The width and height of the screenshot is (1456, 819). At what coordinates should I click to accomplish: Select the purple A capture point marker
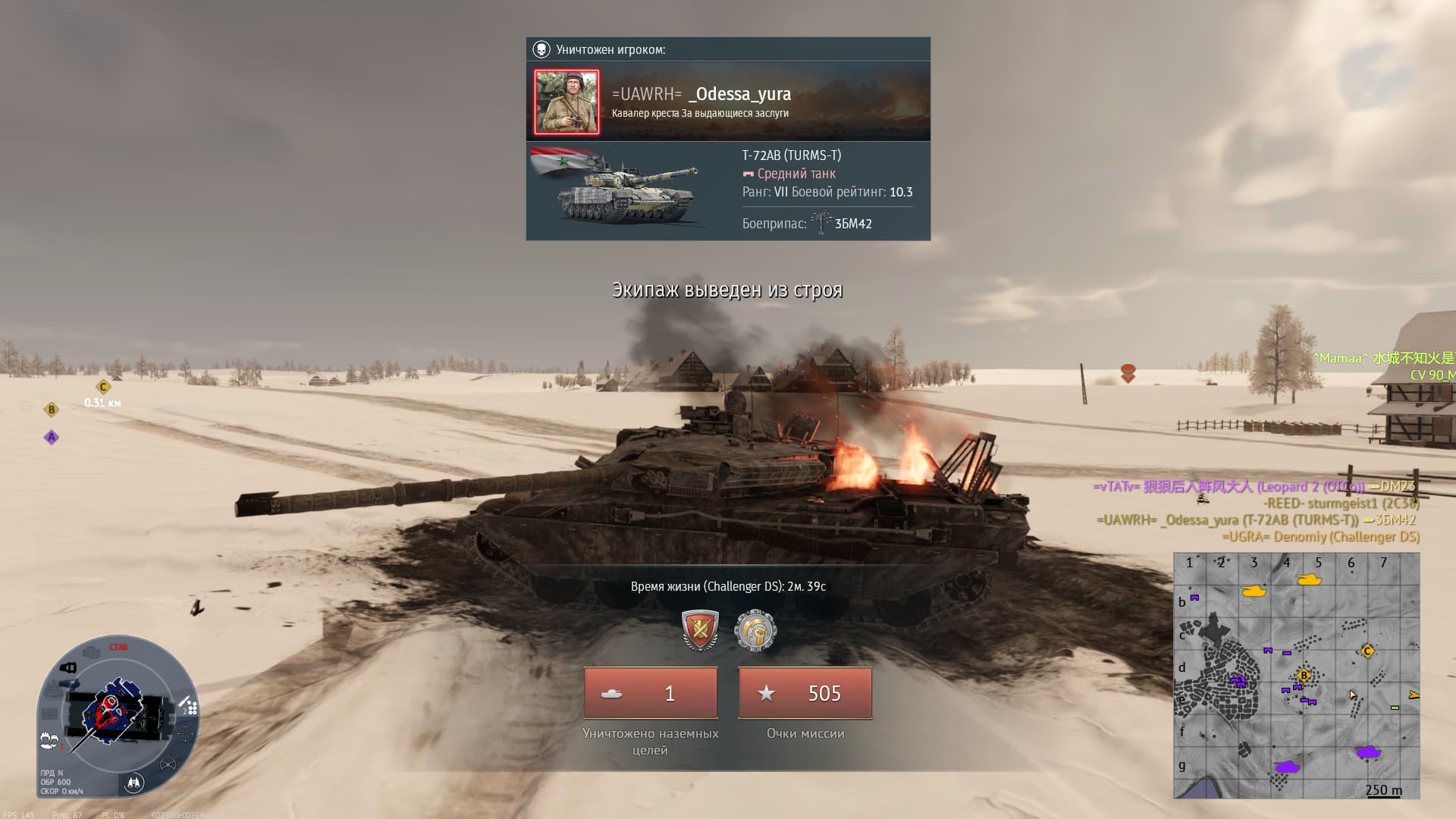52,437
